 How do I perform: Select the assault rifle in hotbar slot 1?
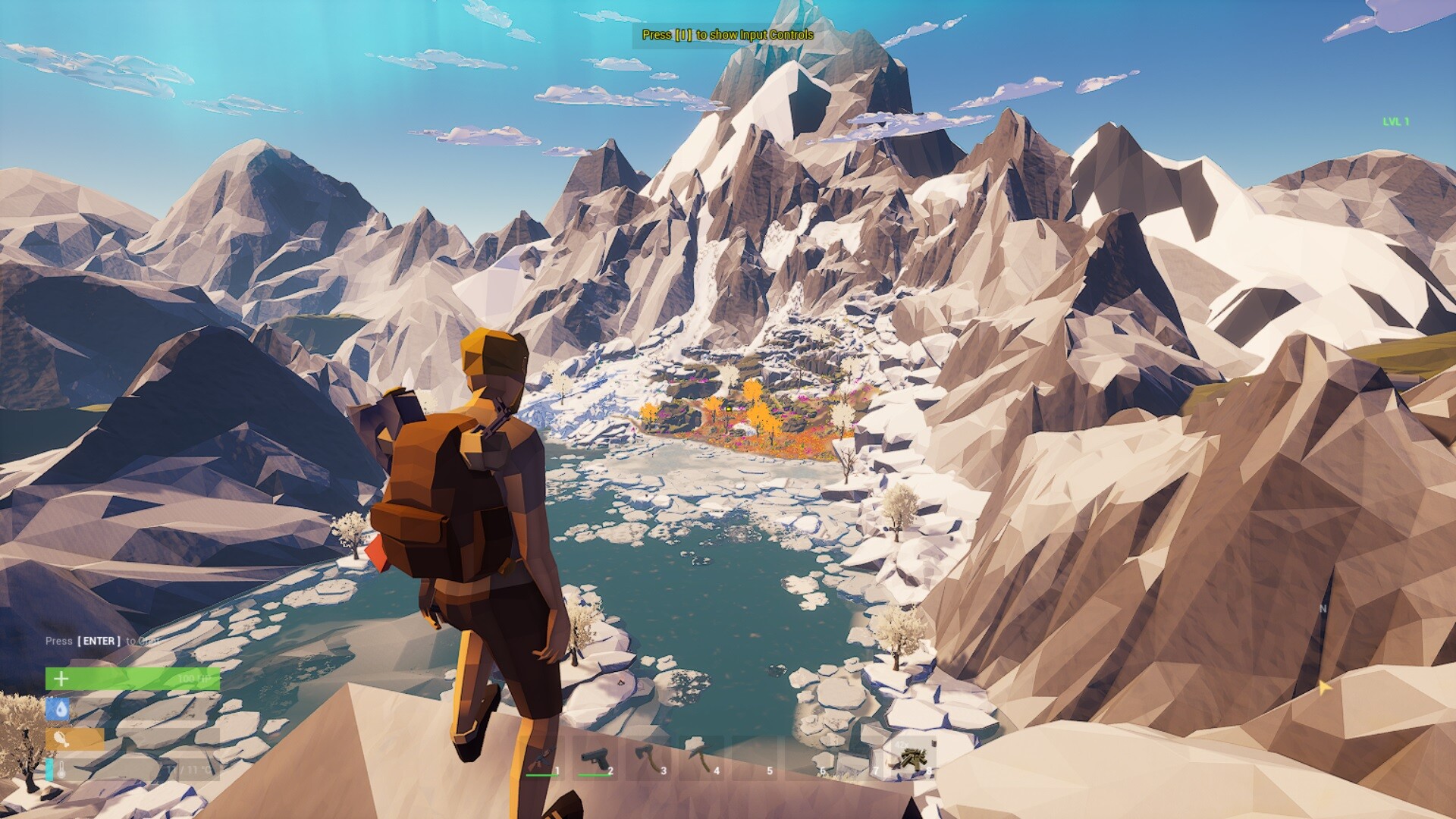[x=541, y=758]
